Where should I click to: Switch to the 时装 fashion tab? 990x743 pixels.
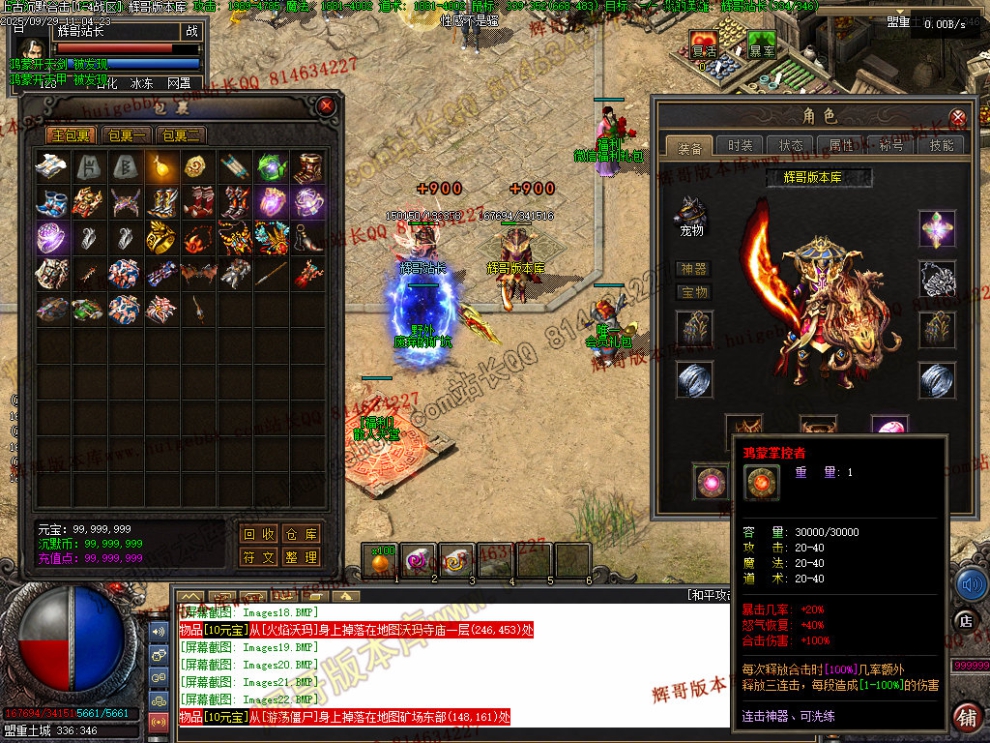click(x=740, y=146)
